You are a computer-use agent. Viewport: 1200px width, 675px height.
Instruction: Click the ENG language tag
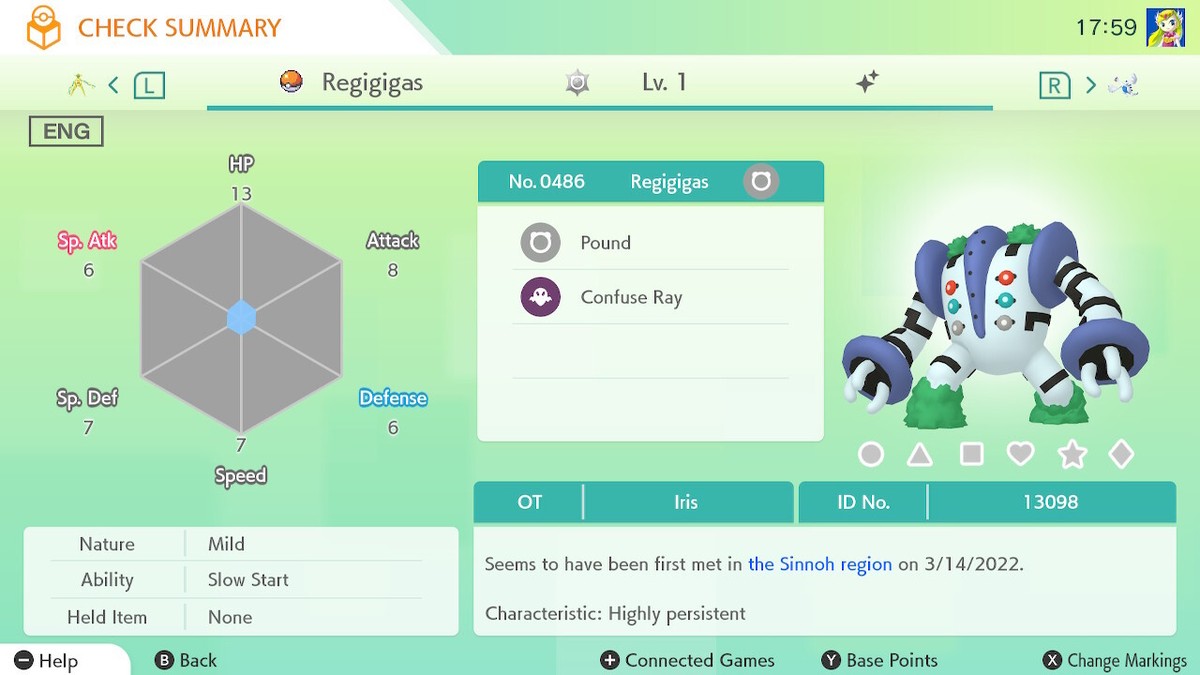click(66, 131)
